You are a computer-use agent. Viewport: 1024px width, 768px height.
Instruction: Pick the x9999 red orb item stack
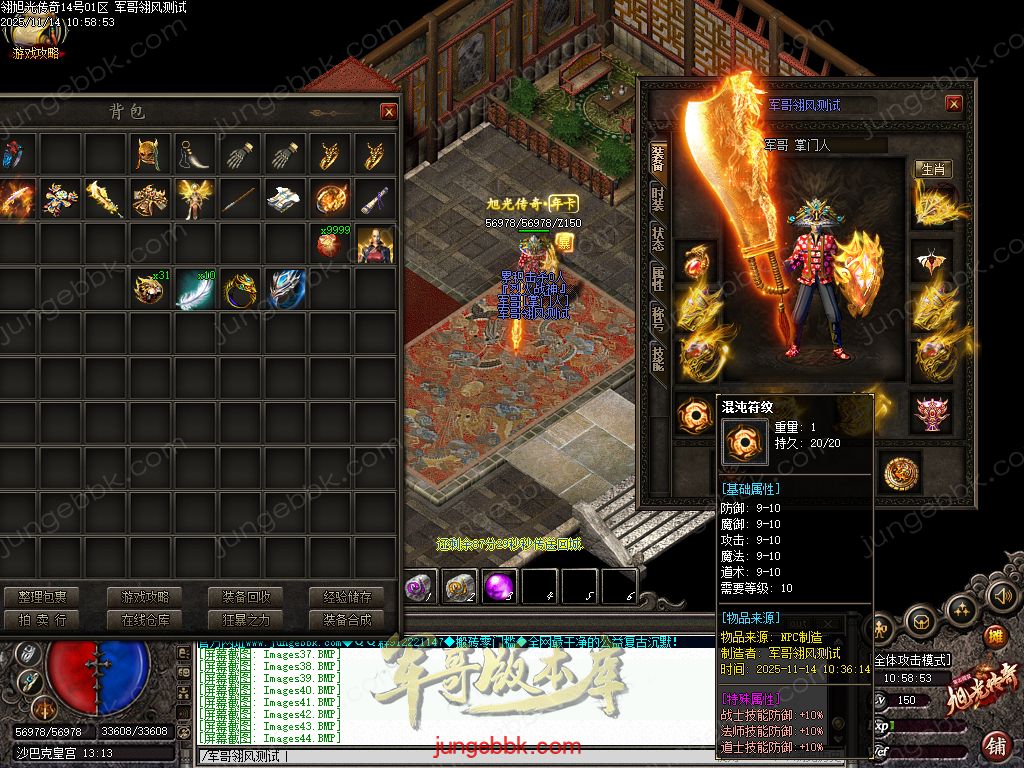click(x=330, y=244)
